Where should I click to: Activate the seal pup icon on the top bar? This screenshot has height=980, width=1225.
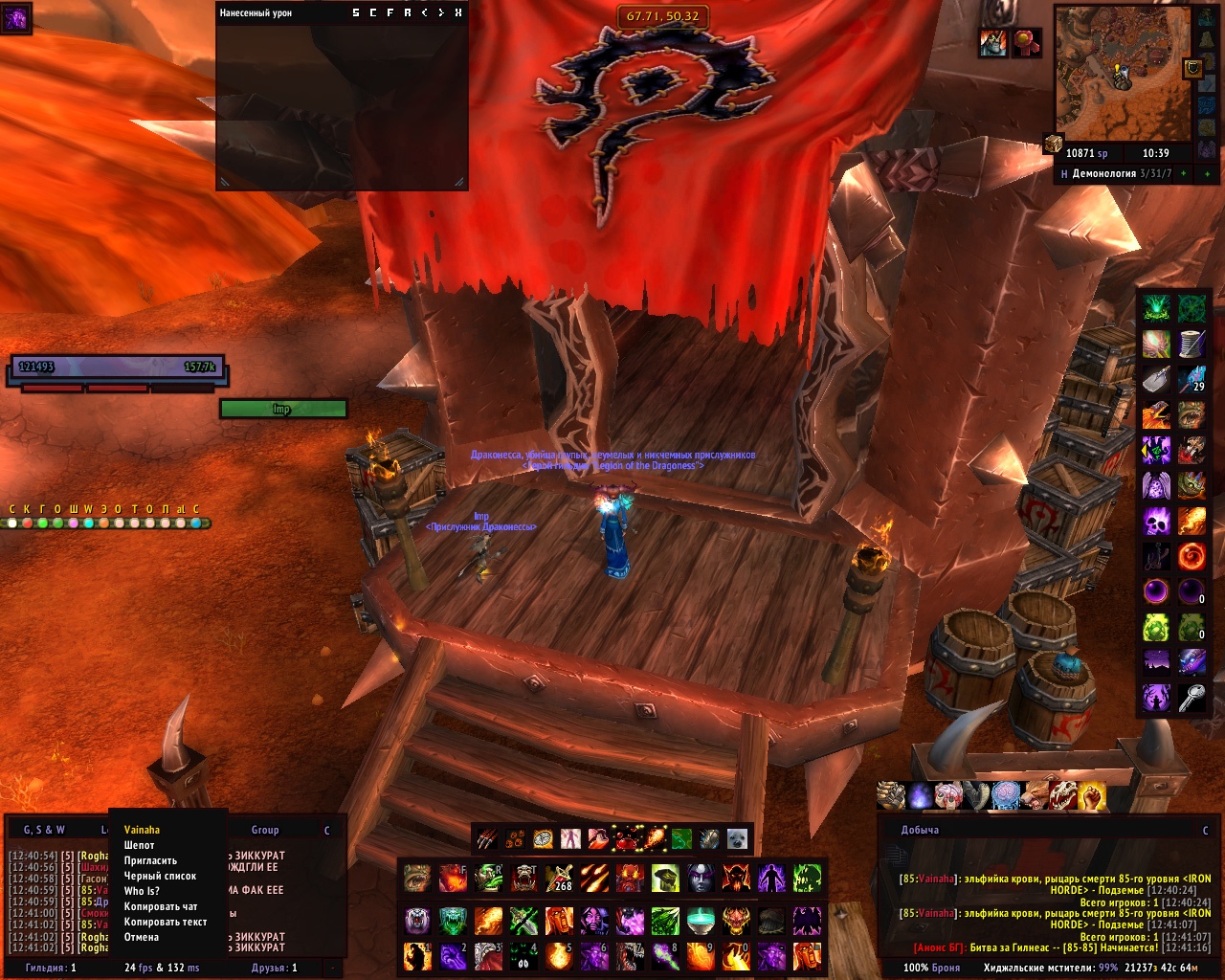point(737,839)
